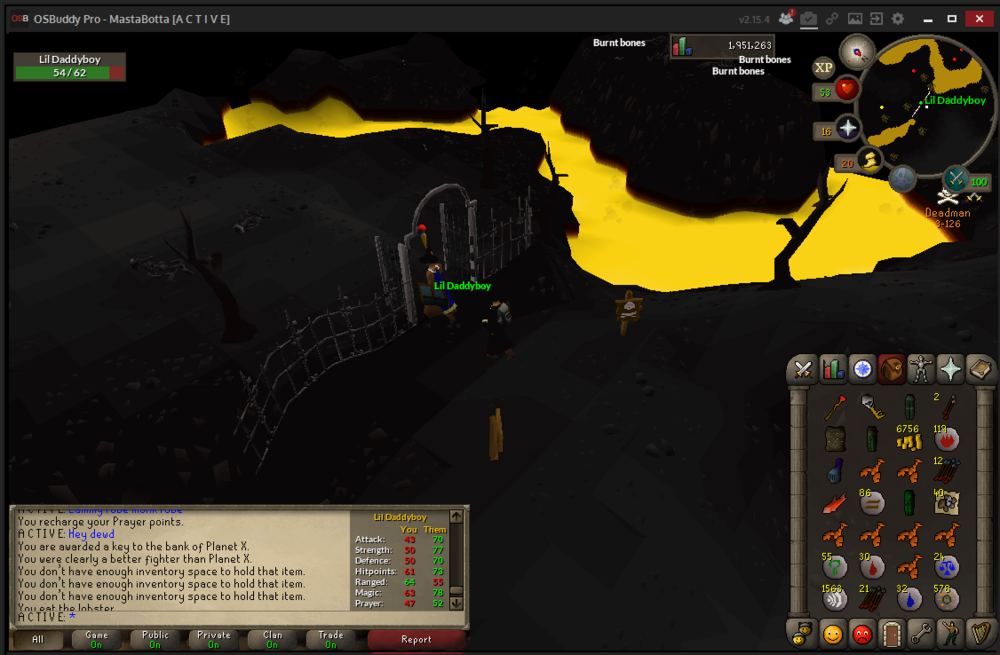
Task: Switch to the Skills tab
Action: [x=832, y=369]
